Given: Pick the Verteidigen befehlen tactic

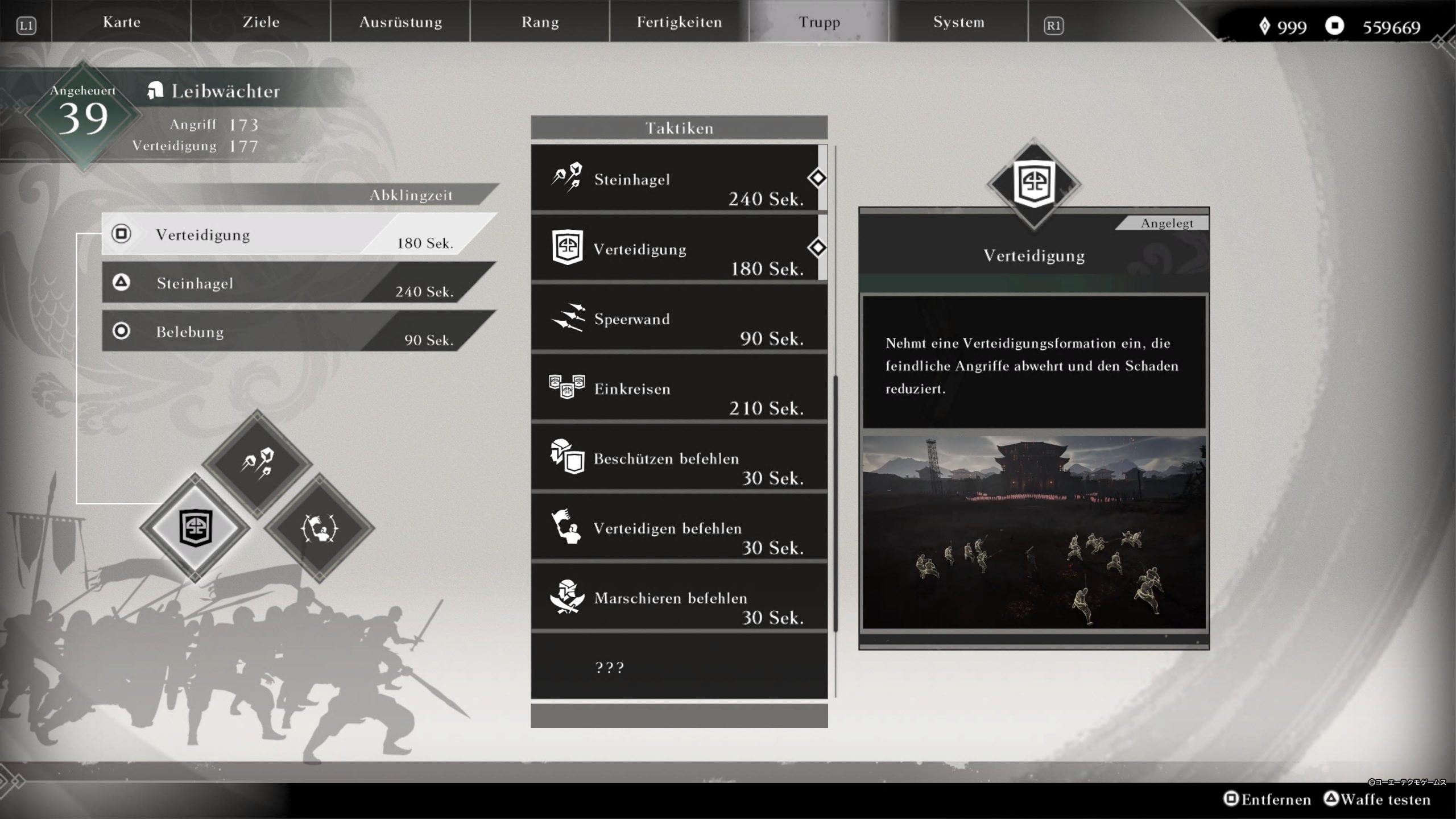Looking at the screenshot, I should click(678, 528).
